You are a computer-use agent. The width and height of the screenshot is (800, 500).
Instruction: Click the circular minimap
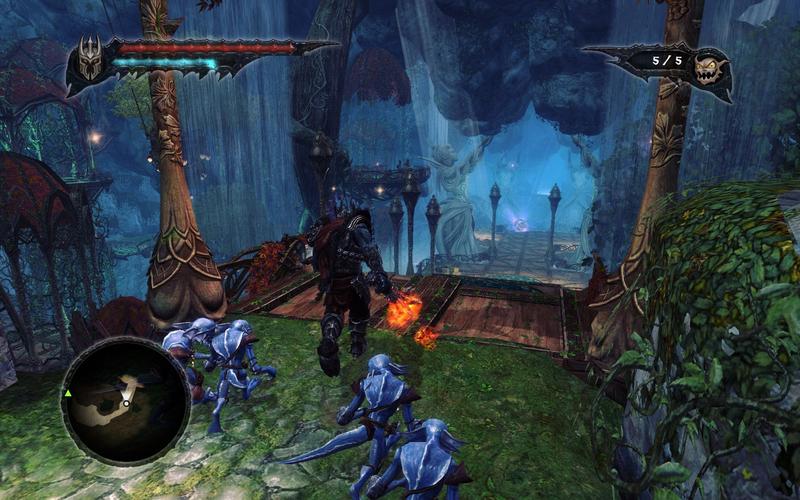coord(126,400)
